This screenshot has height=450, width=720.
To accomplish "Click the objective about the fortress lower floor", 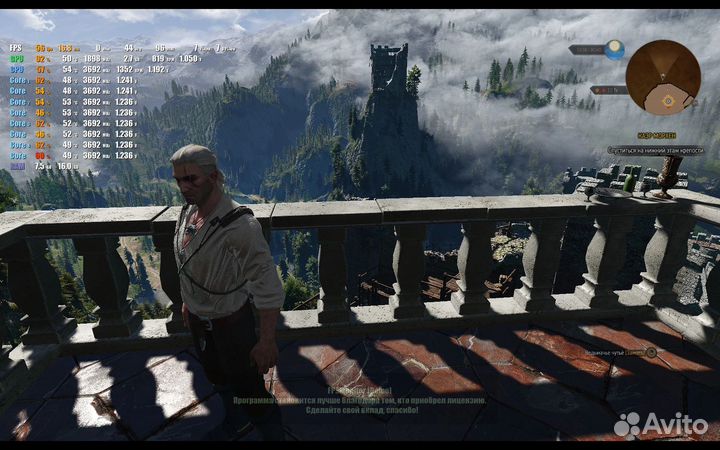I will click(655, 150).
